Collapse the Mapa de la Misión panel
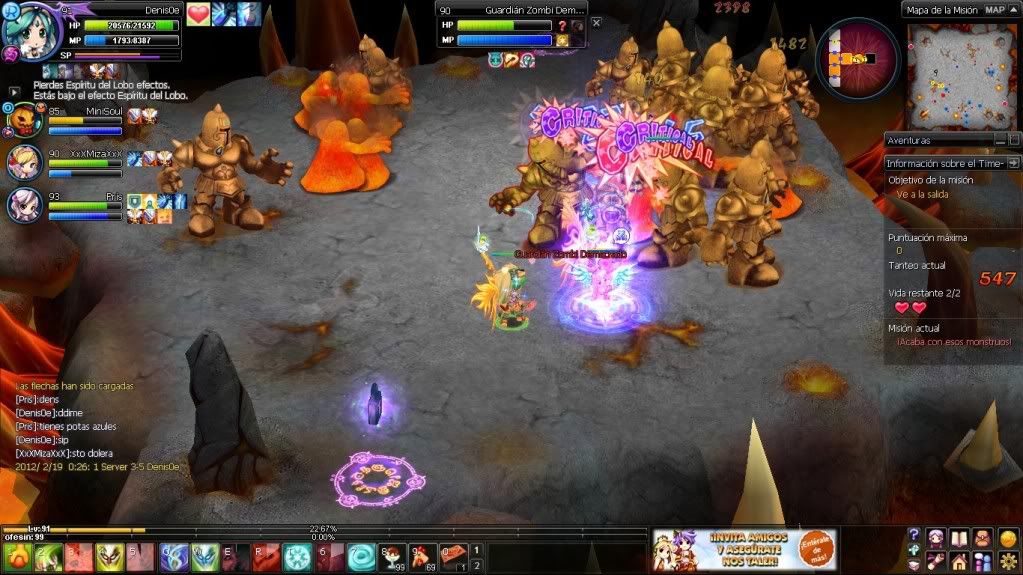 pyautogui.click(x=1015, y=9)
